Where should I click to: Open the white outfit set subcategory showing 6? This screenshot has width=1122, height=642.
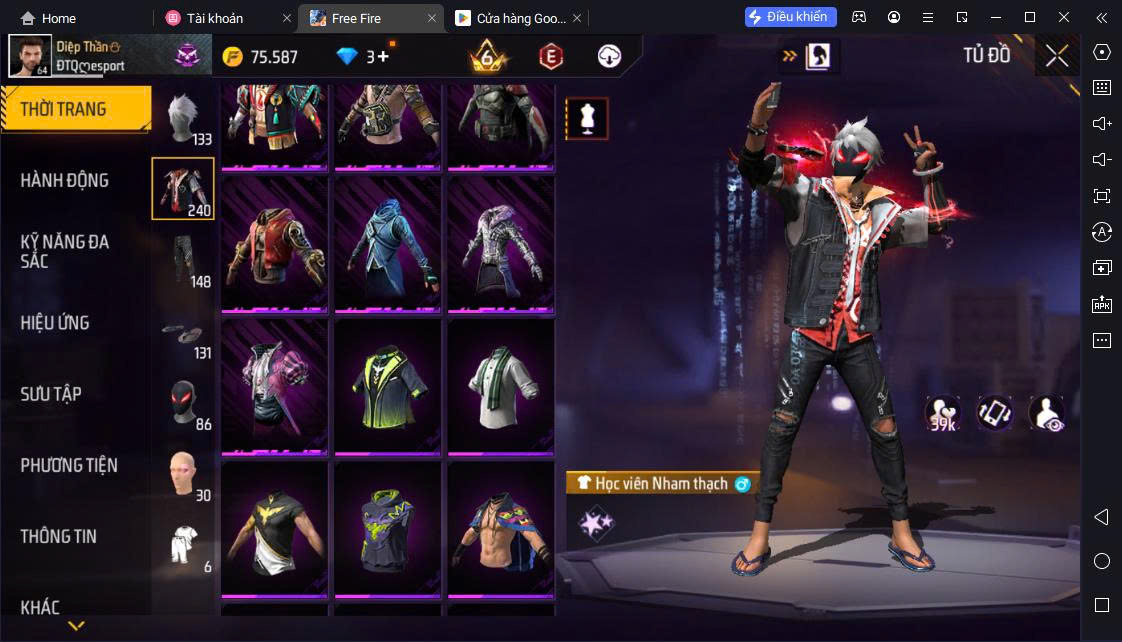183,546
